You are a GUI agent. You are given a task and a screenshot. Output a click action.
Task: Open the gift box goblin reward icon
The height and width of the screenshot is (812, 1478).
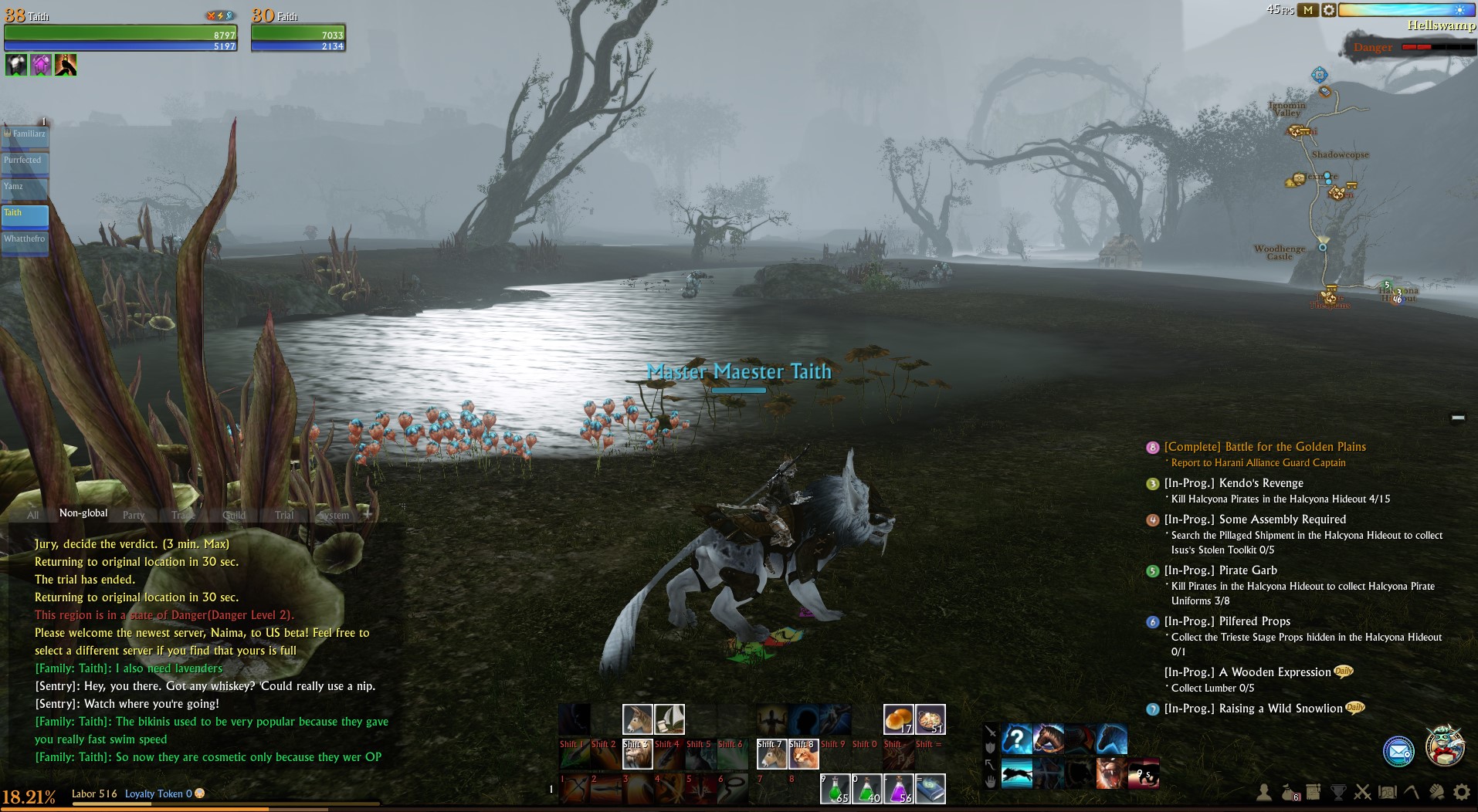[1444, 746]
